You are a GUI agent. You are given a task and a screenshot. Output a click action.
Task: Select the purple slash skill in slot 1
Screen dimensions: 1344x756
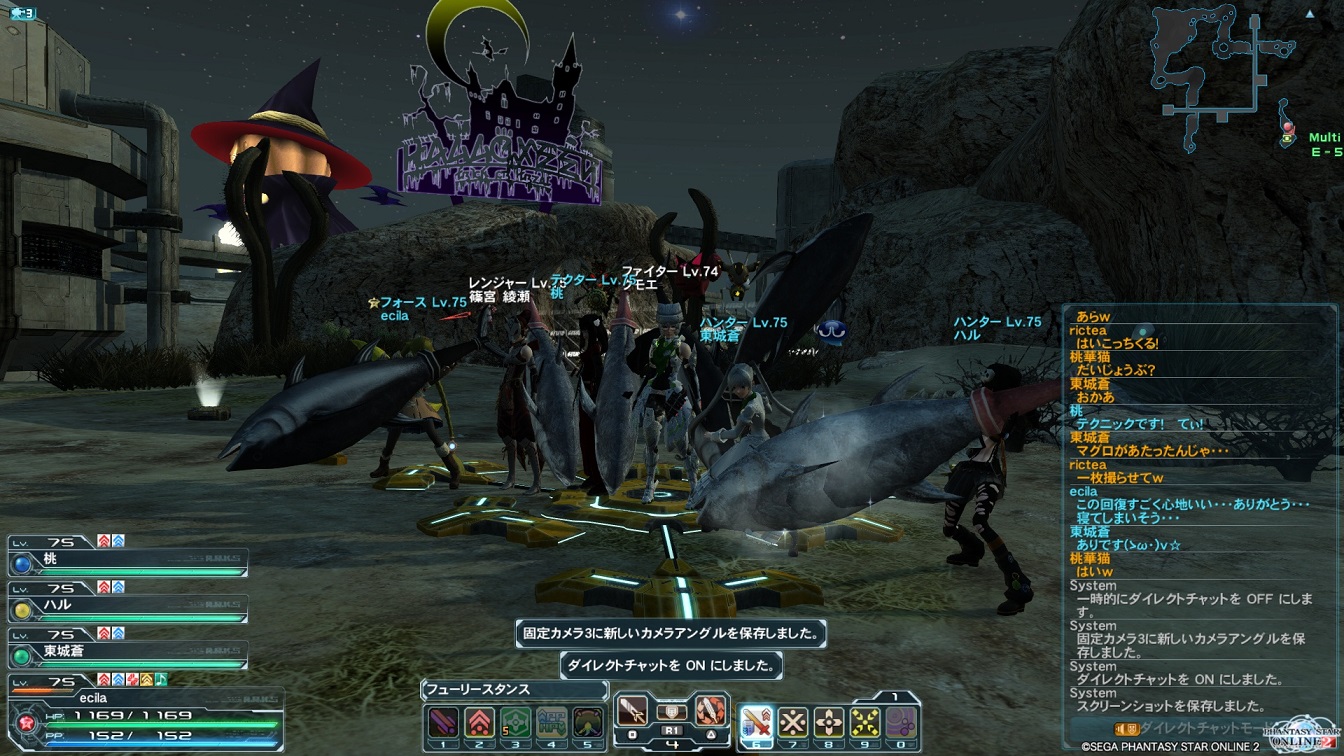[443, 721]
